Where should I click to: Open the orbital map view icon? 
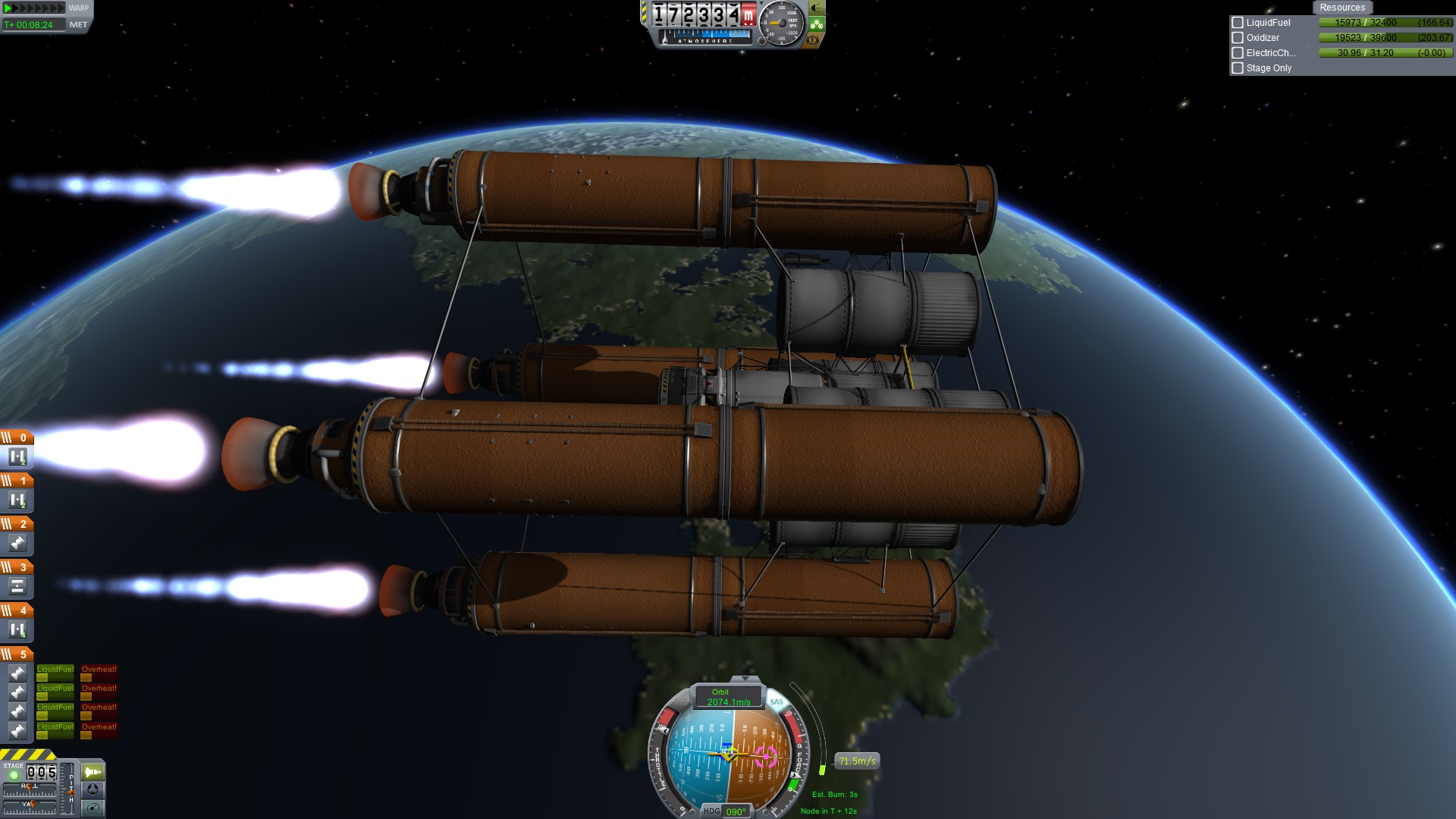point(93,808)
